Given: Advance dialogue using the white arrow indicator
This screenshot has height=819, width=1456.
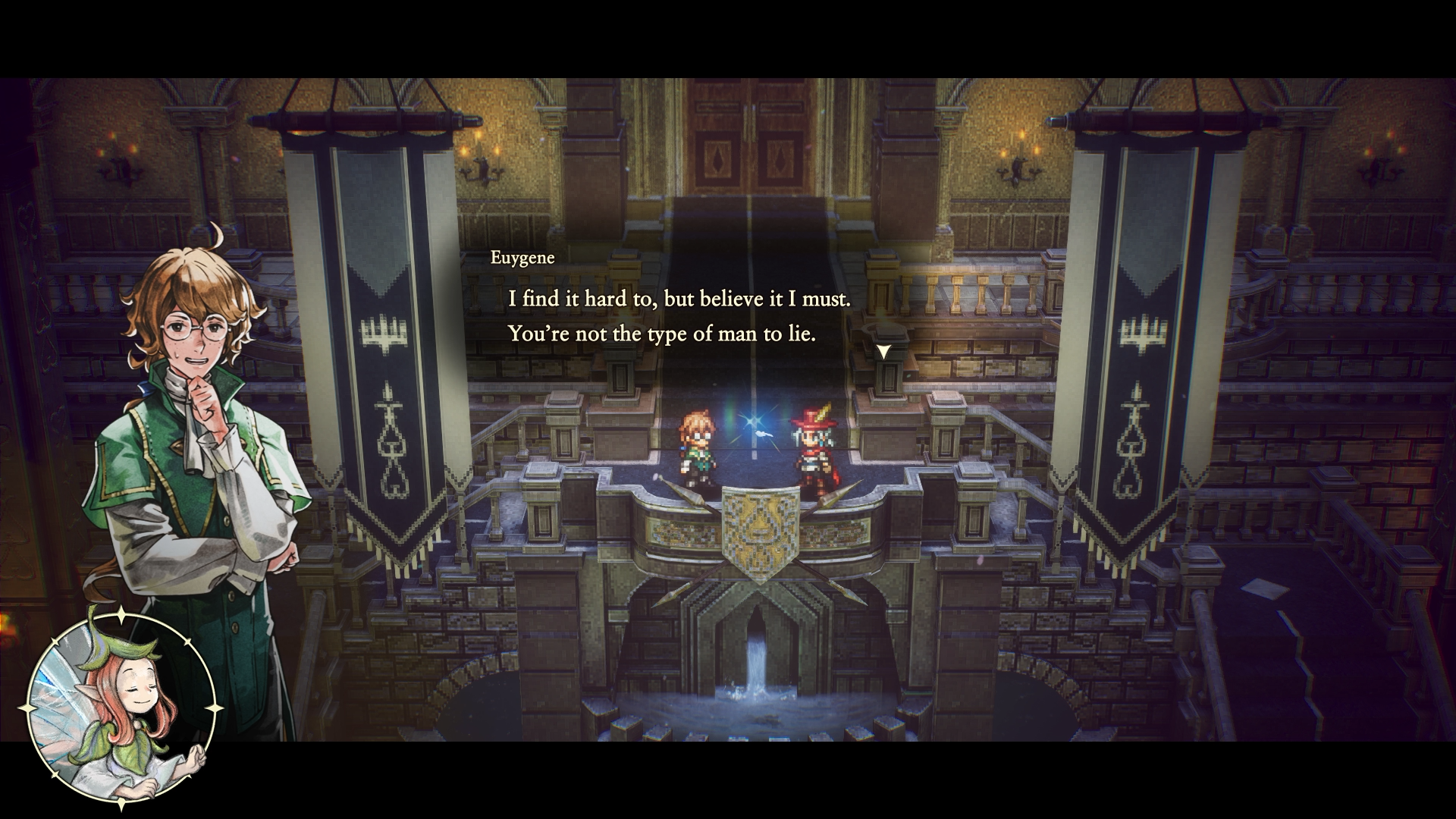Looking at the screenshot, I should pos(883,351).
